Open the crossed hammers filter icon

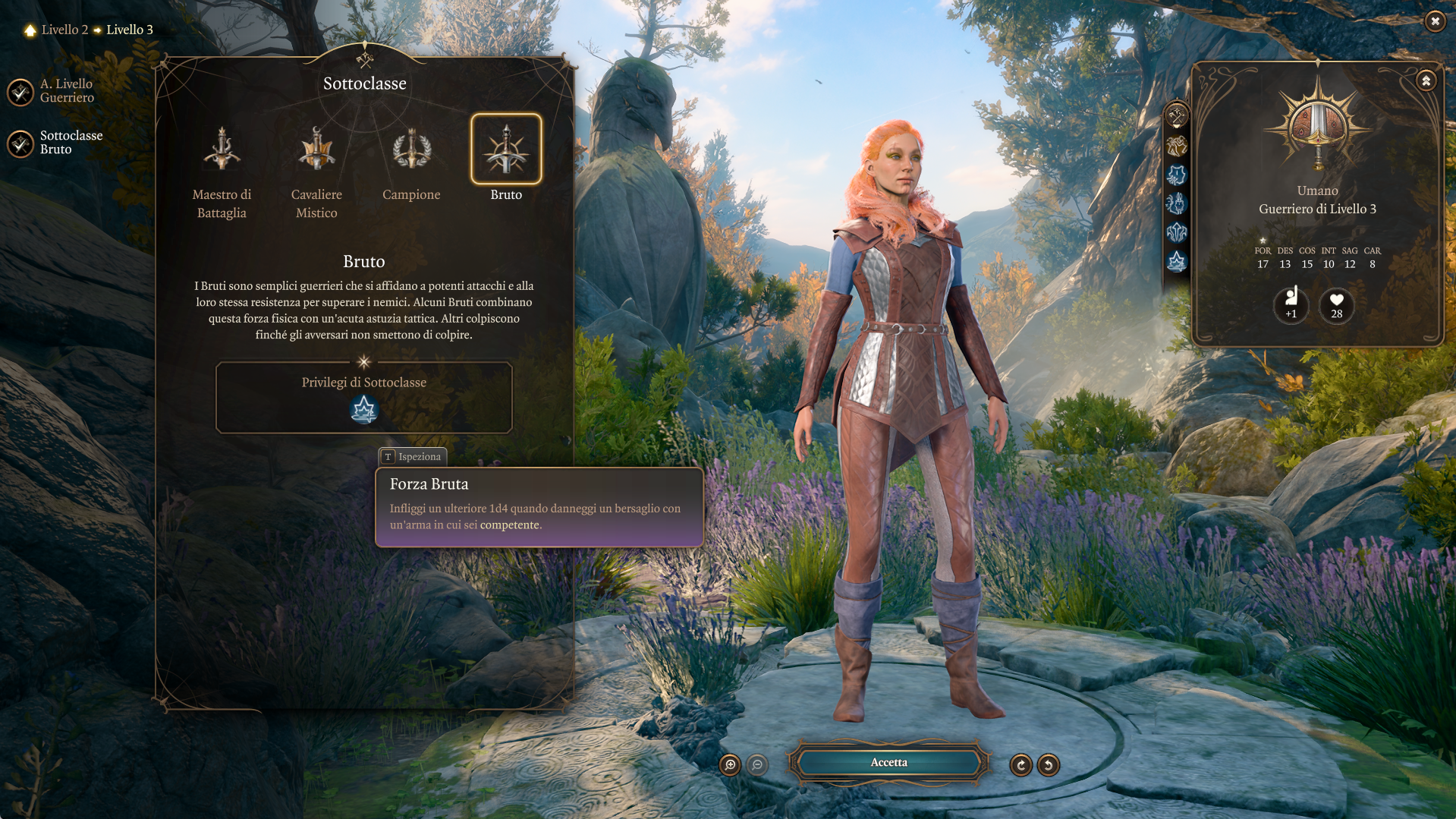pos(1177,116)
